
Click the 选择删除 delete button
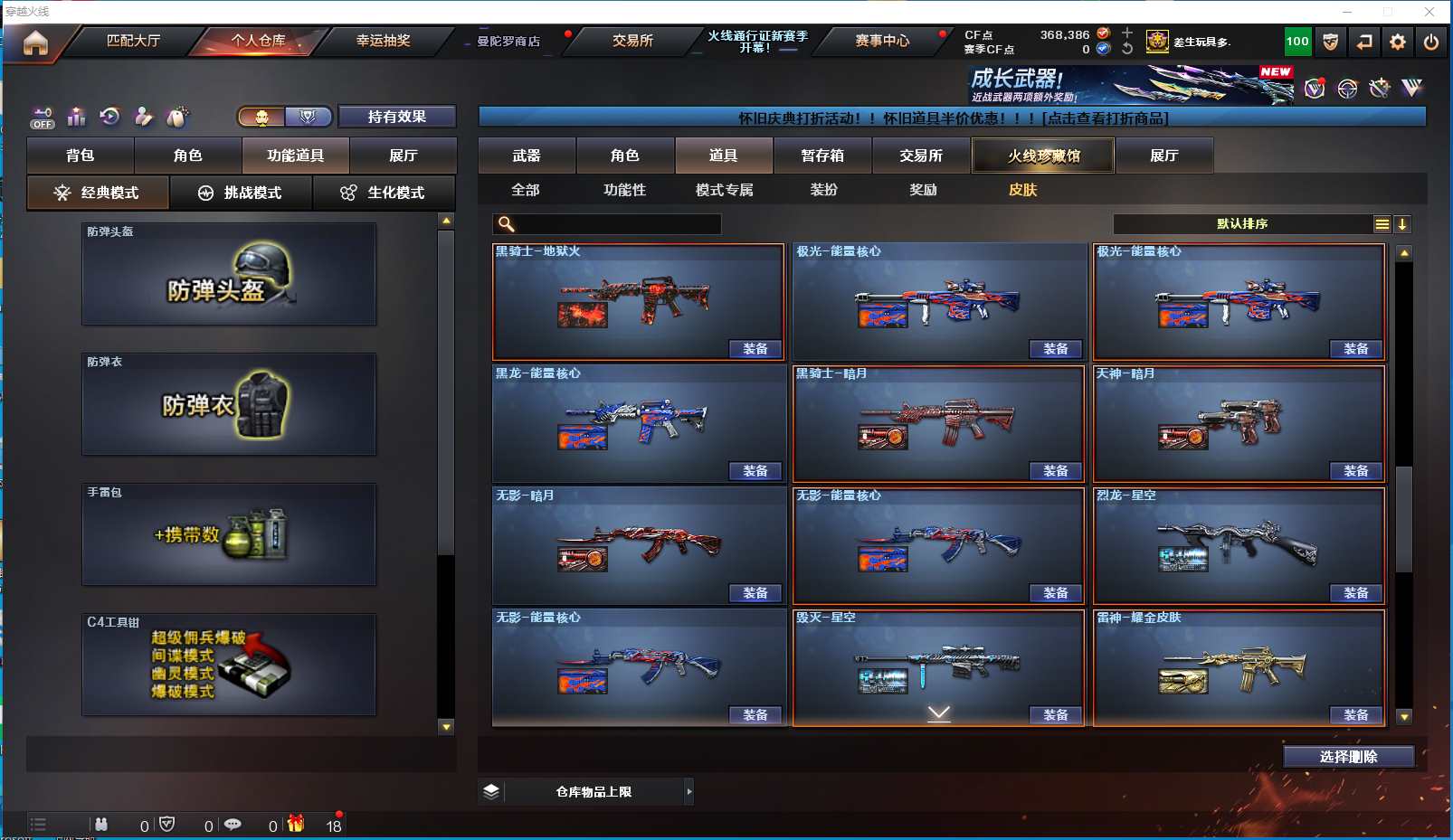(x=1348, y=757)
